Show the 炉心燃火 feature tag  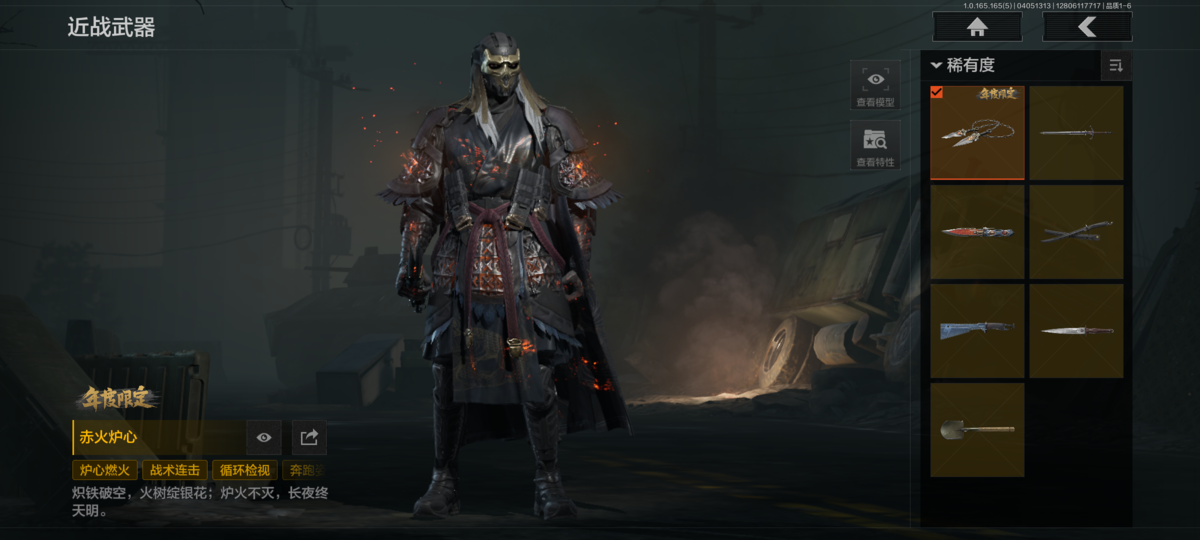104,470
